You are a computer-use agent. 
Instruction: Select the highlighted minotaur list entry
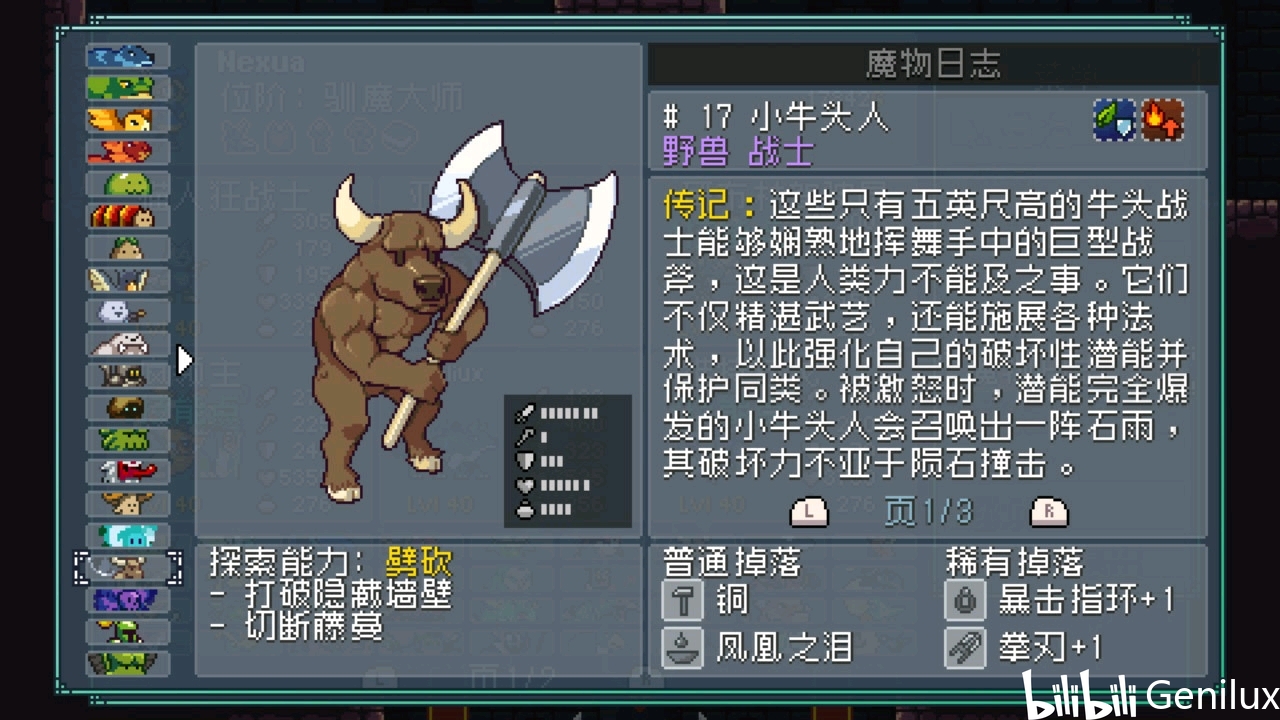pos(127,568)
